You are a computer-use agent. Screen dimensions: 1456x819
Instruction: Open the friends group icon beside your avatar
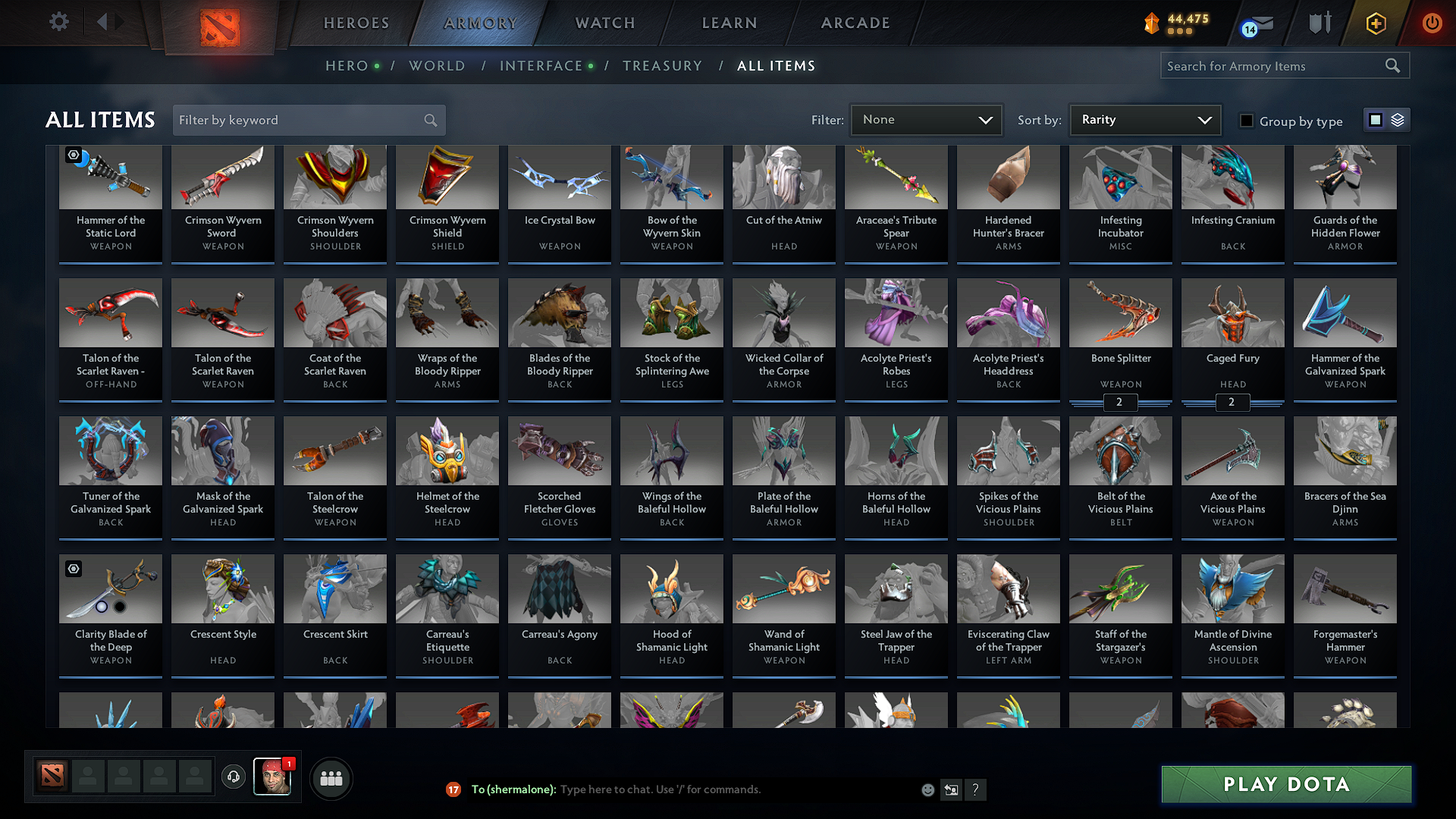click(330, 778)
